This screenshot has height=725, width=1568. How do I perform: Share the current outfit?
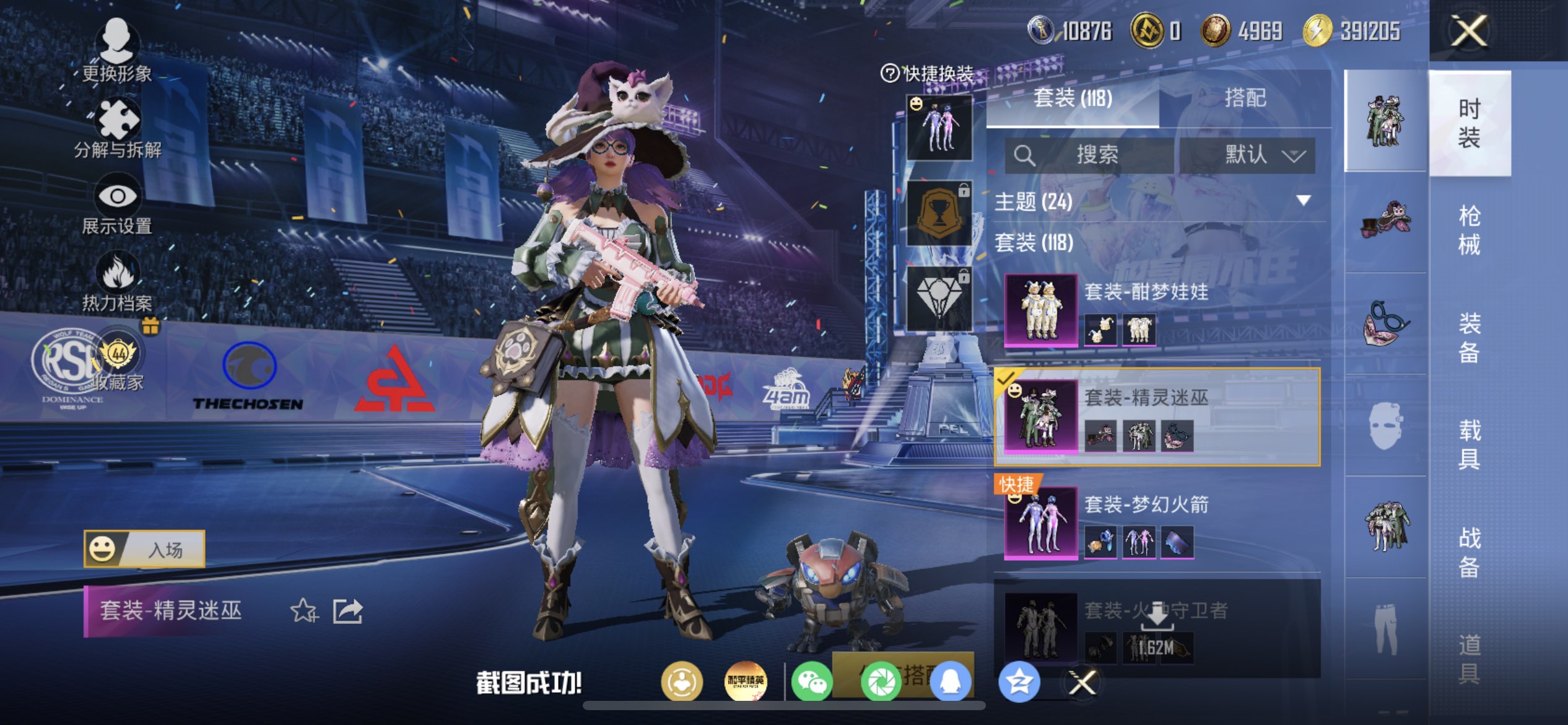(x=347, y=611)
